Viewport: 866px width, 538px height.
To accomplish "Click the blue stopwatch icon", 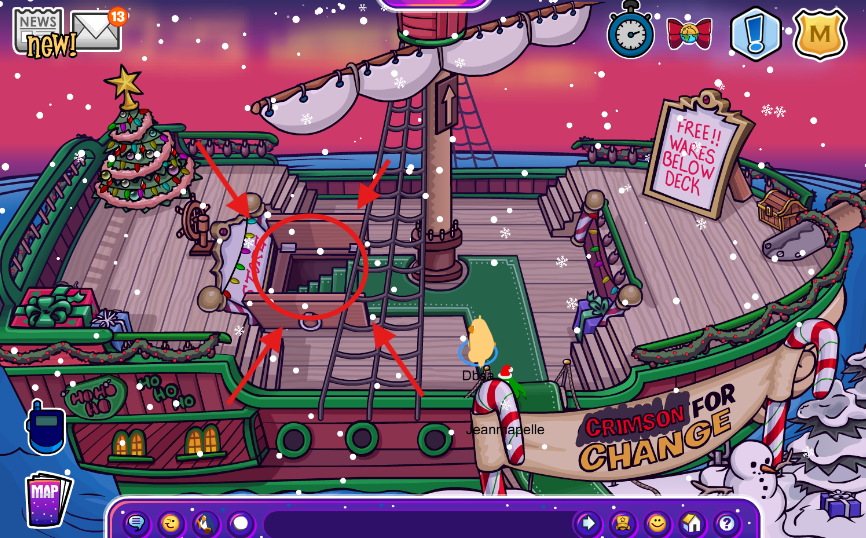I will 630,33.
